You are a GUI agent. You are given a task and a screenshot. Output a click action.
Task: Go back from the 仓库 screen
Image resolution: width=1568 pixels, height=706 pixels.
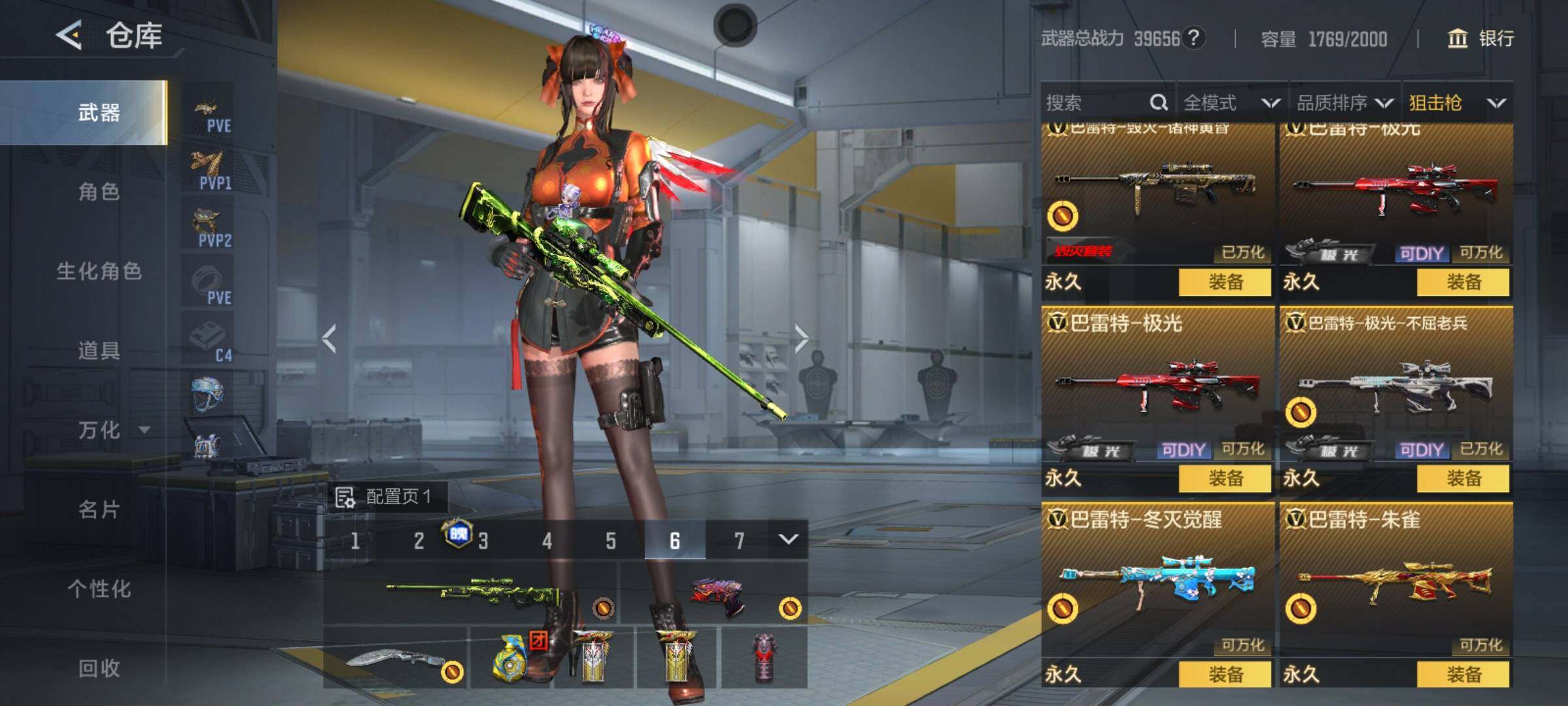(69, 35)
